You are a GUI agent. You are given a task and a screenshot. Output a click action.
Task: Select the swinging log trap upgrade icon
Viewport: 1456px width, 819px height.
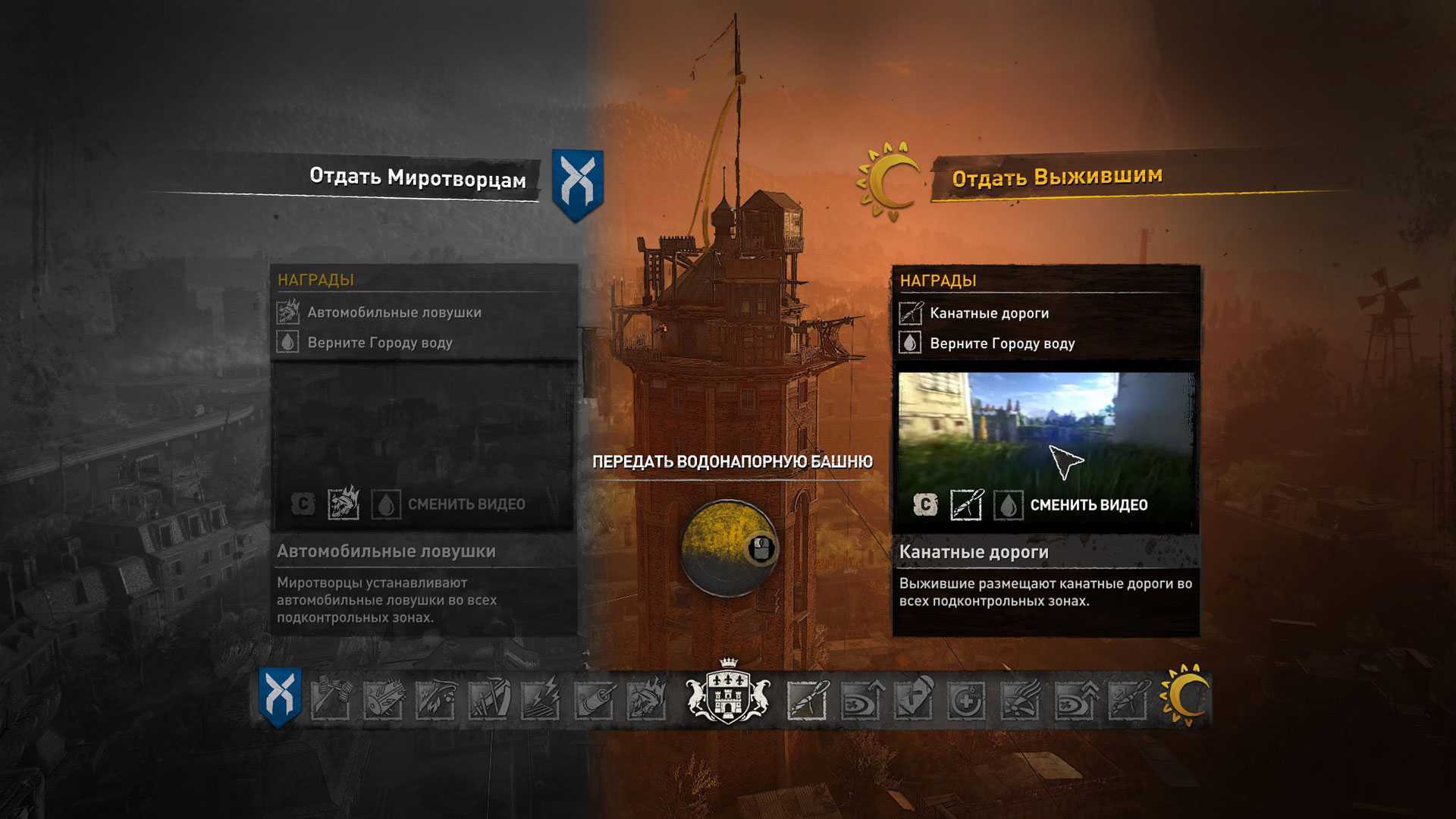384,698
